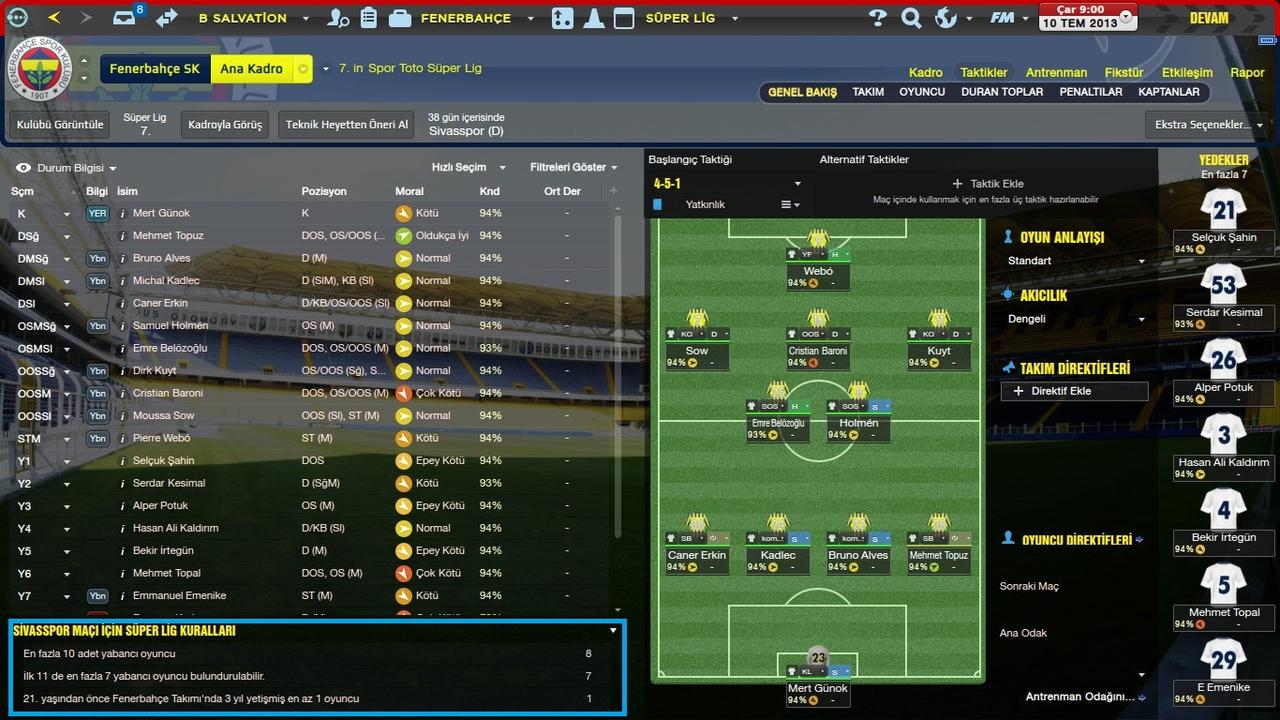
Task: Ask staff via Teknik Heyetten Öneri Al
Action: point(346,125)
